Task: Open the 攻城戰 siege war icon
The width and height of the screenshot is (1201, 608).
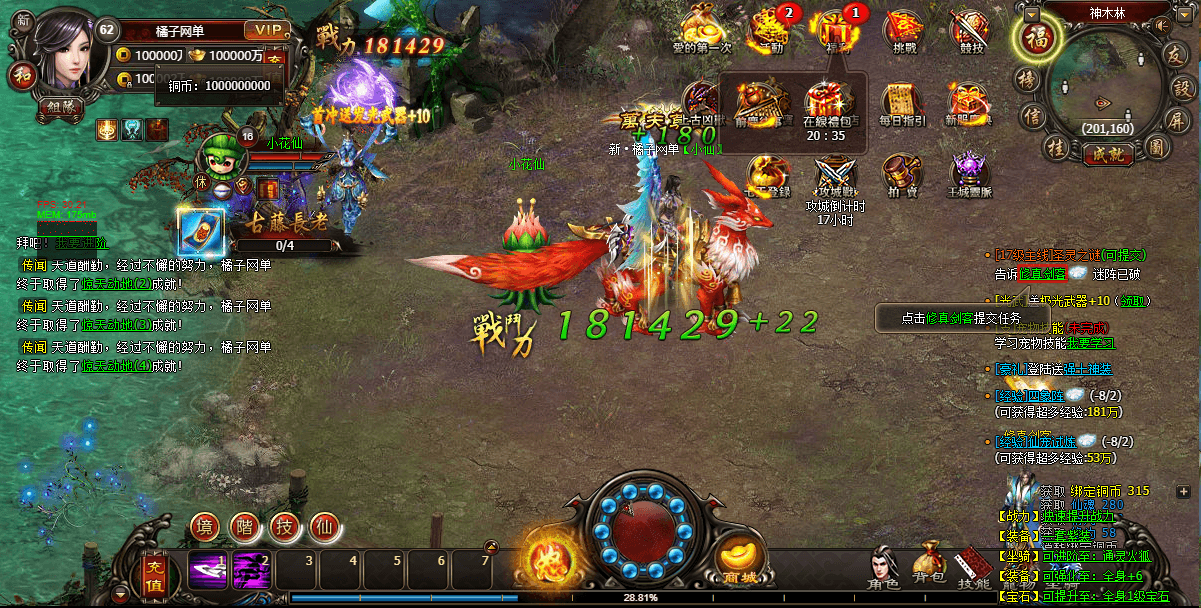Action: 834,175
